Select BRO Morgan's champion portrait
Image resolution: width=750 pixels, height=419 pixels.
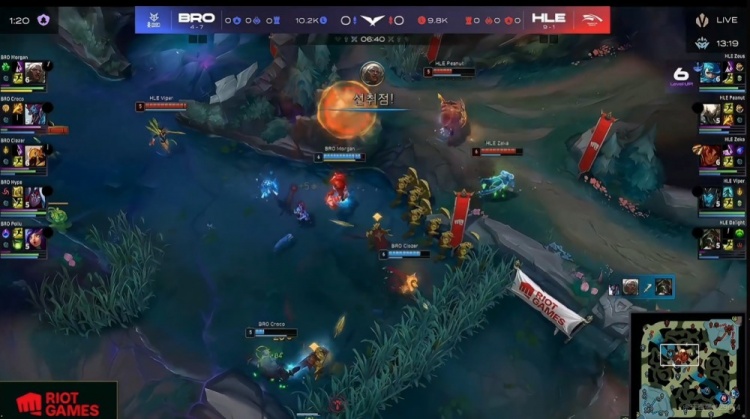32,73
